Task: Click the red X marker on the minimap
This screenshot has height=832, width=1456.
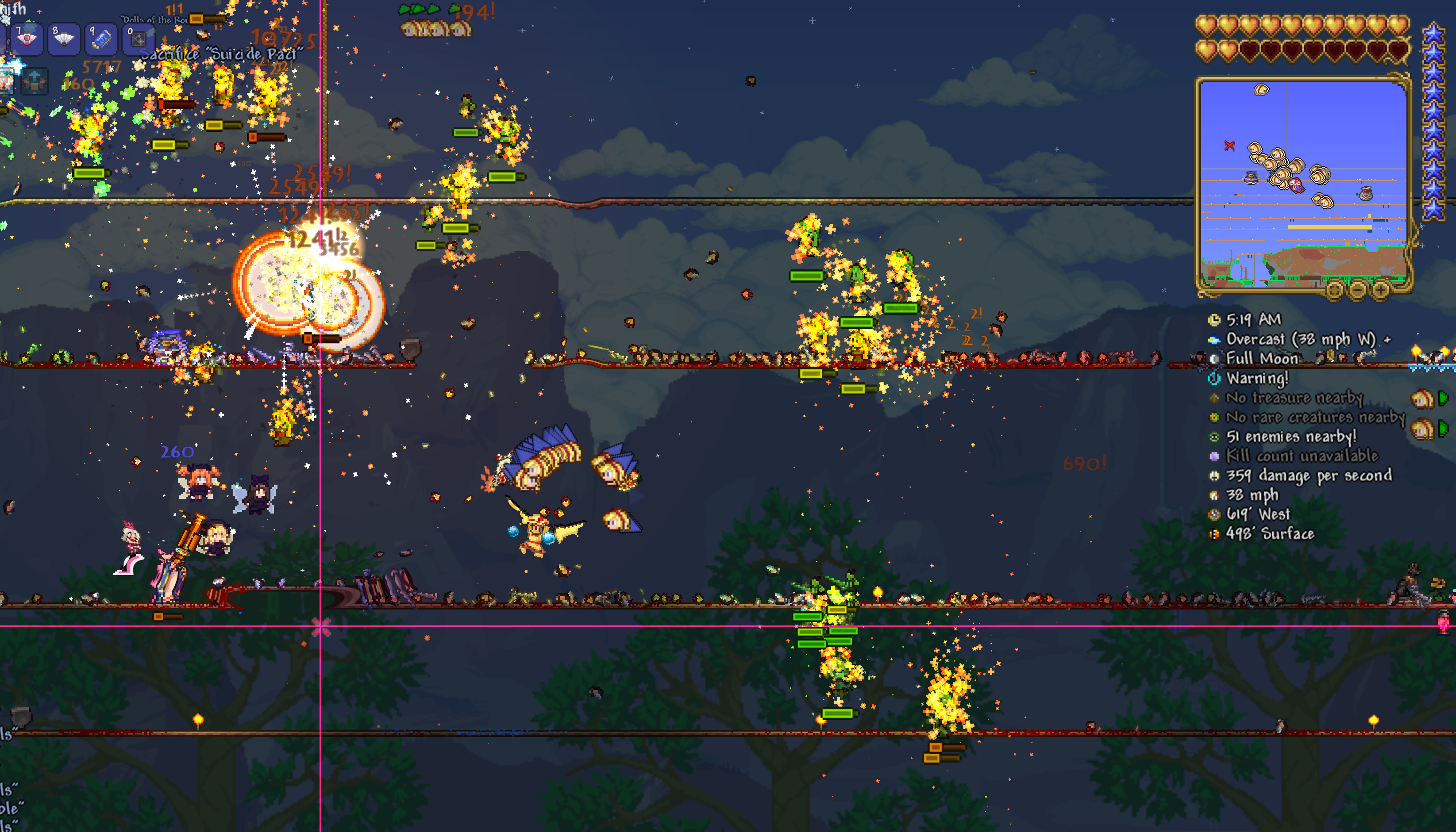Action: [x=1229, y=146]
